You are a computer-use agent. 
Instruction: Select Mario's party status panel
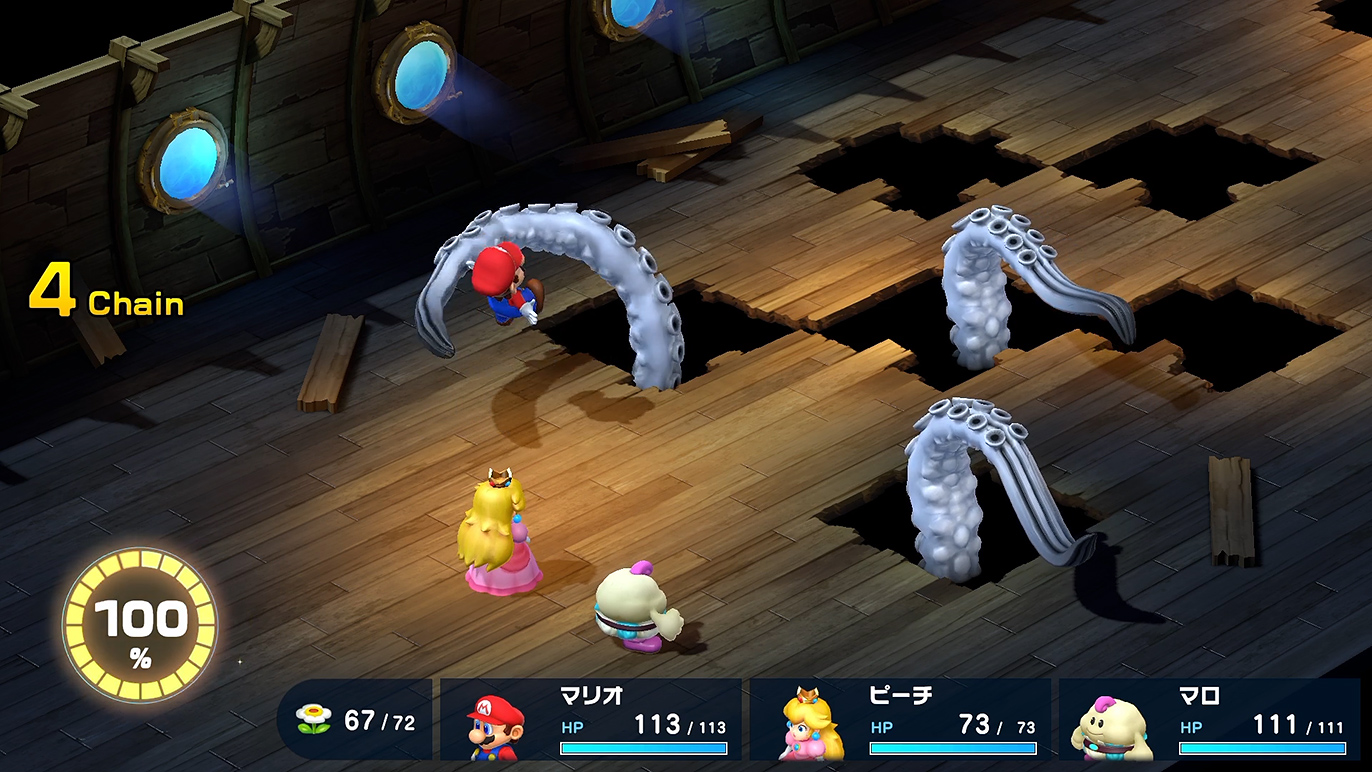pos(591,720)
